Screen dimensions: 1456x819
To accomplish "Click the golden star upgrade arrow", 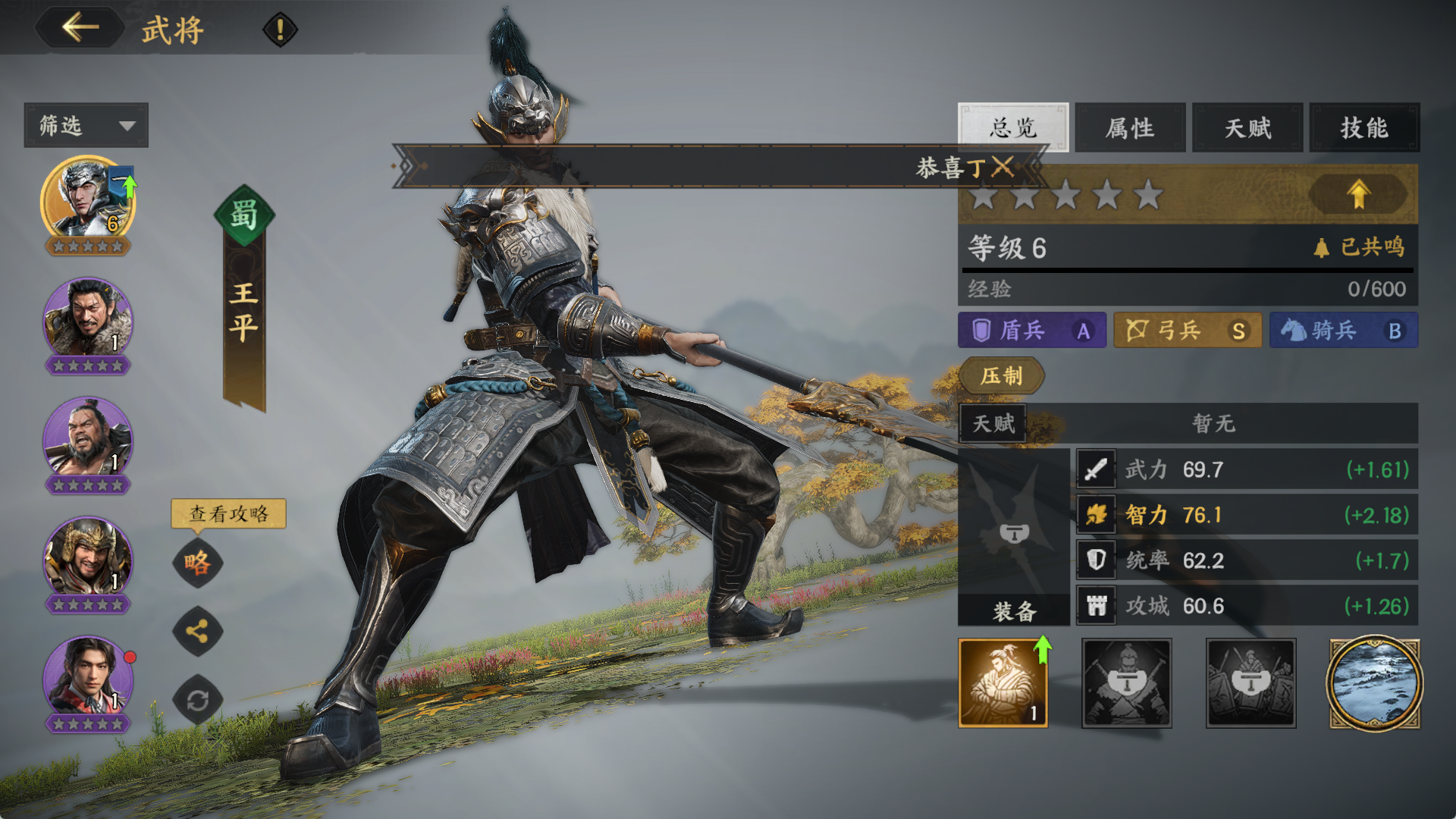I will (x=1358, y=194).
